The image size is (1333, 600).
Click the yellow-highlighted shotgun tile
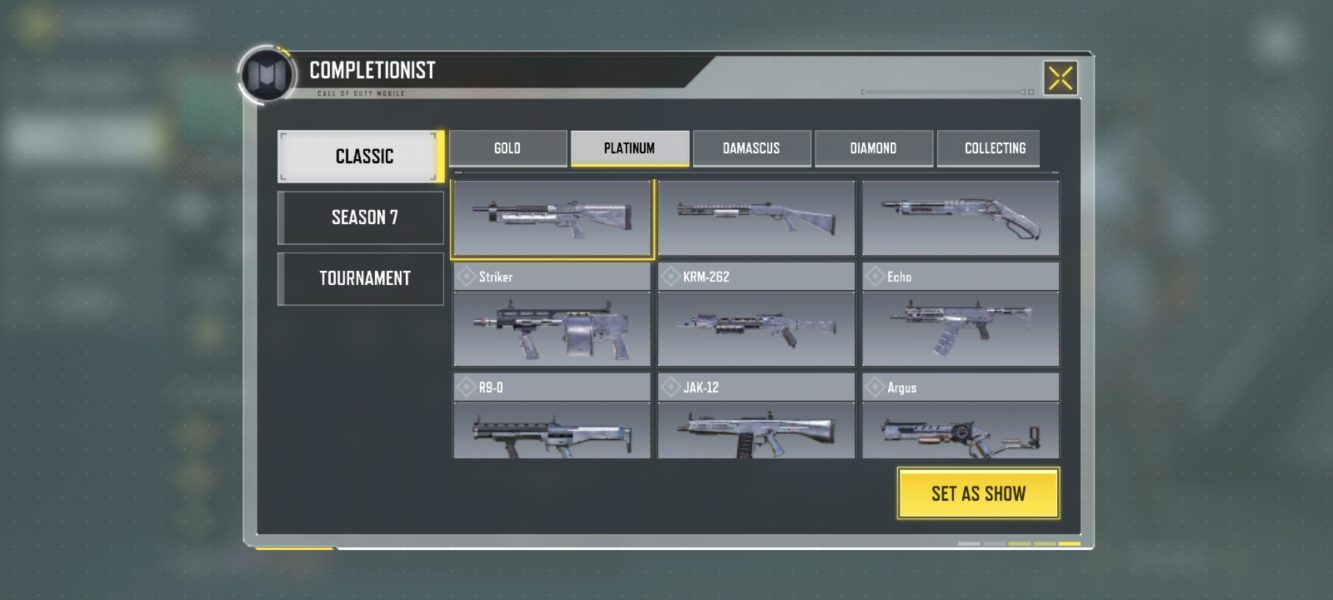(x=552, y=218)
